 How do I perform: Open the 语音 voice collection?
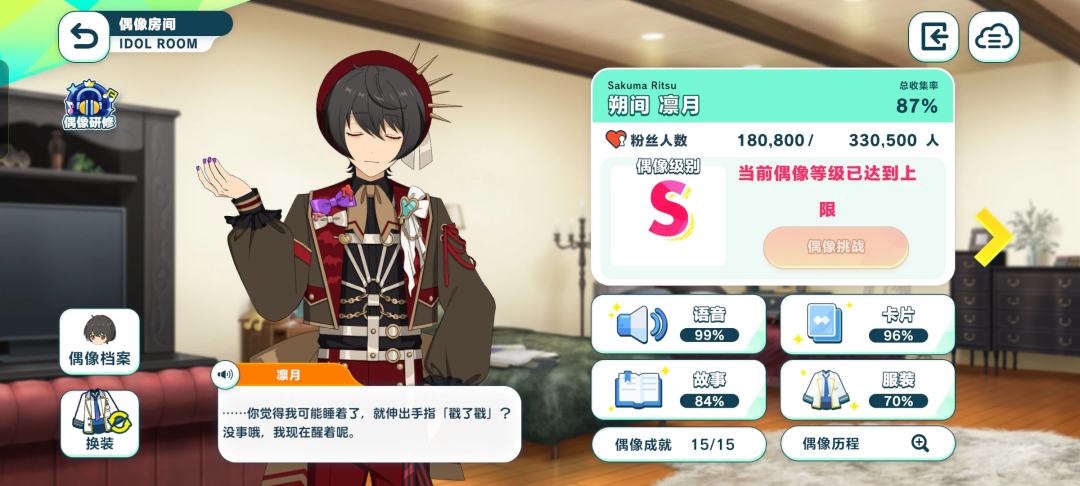678,324
